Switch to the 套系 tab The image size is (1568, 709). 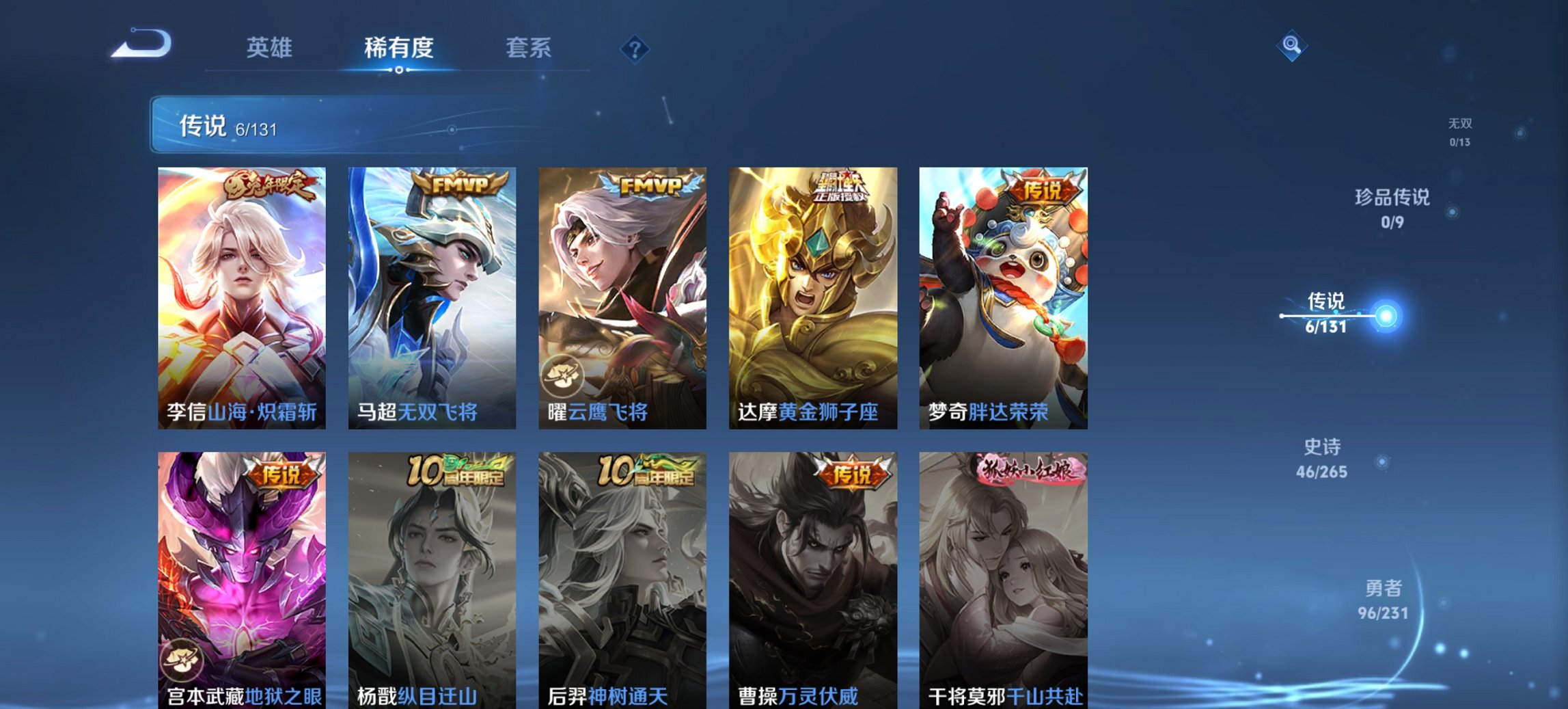tap(529, 48)
